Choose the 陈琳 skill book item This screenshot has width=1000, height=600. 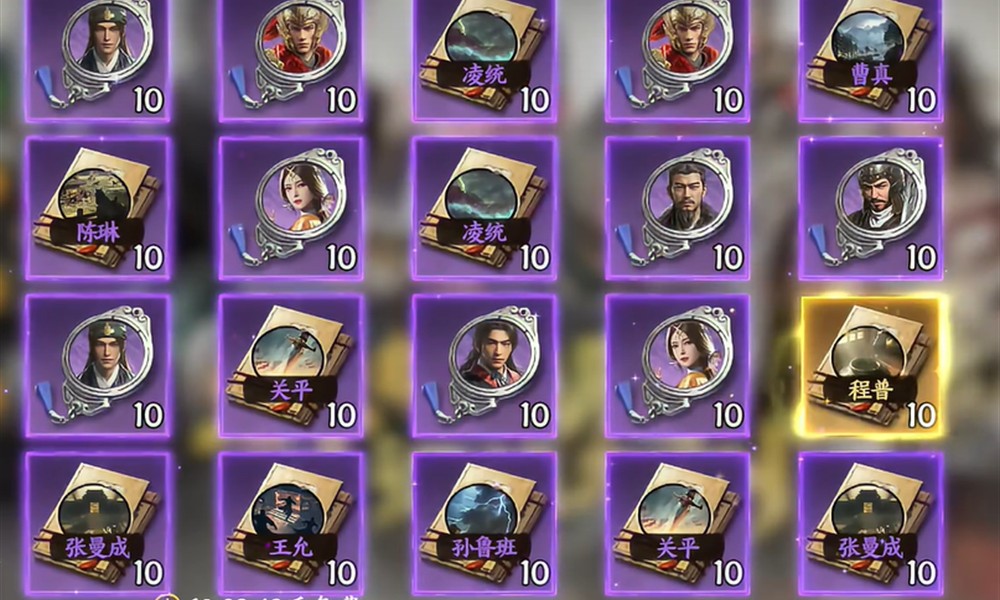coord(97,208)
